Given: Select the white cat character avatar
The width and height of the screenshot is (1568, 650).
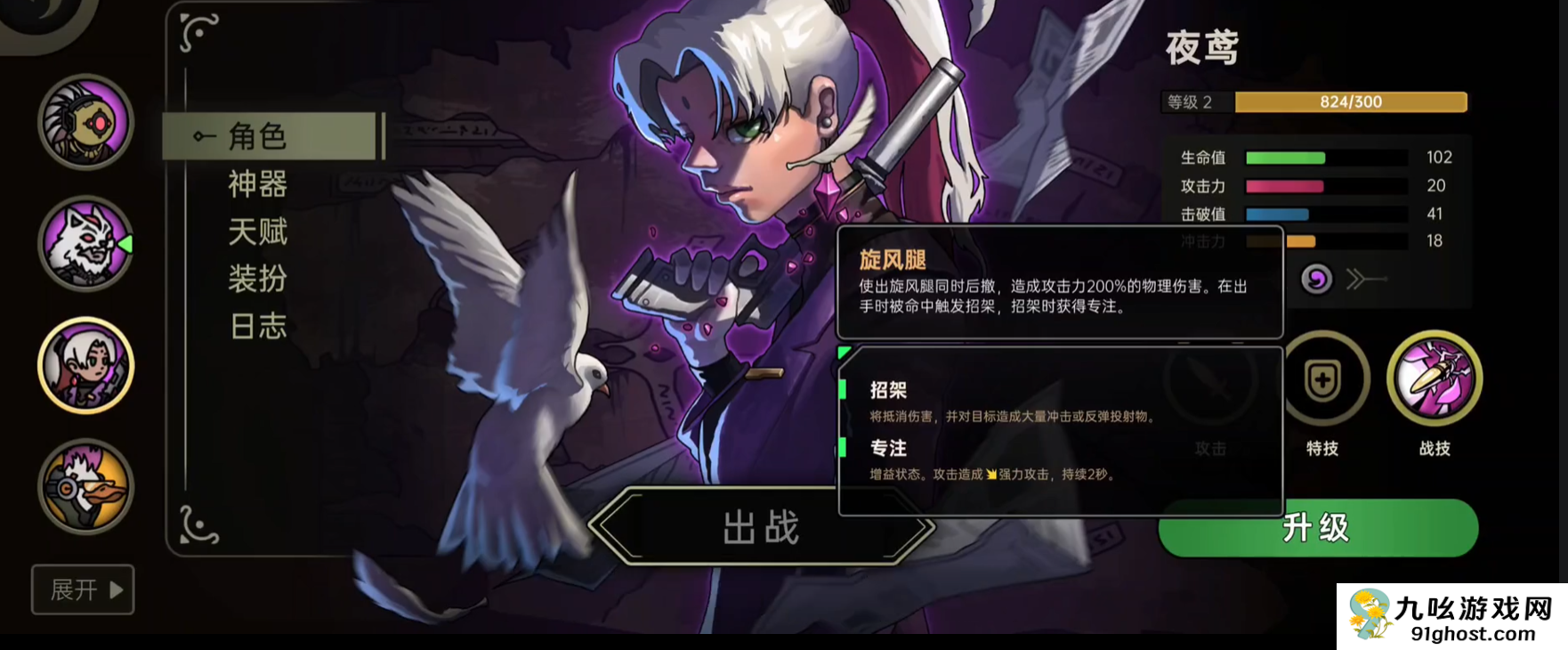Looking at the screenshot, I should (x=85, y=245).
